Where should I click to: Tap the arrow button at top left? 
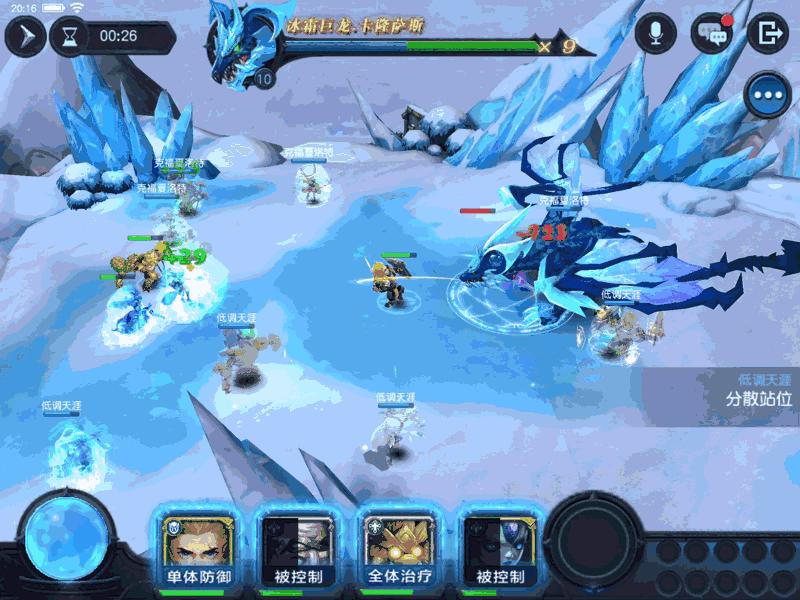tap(24, 37)
